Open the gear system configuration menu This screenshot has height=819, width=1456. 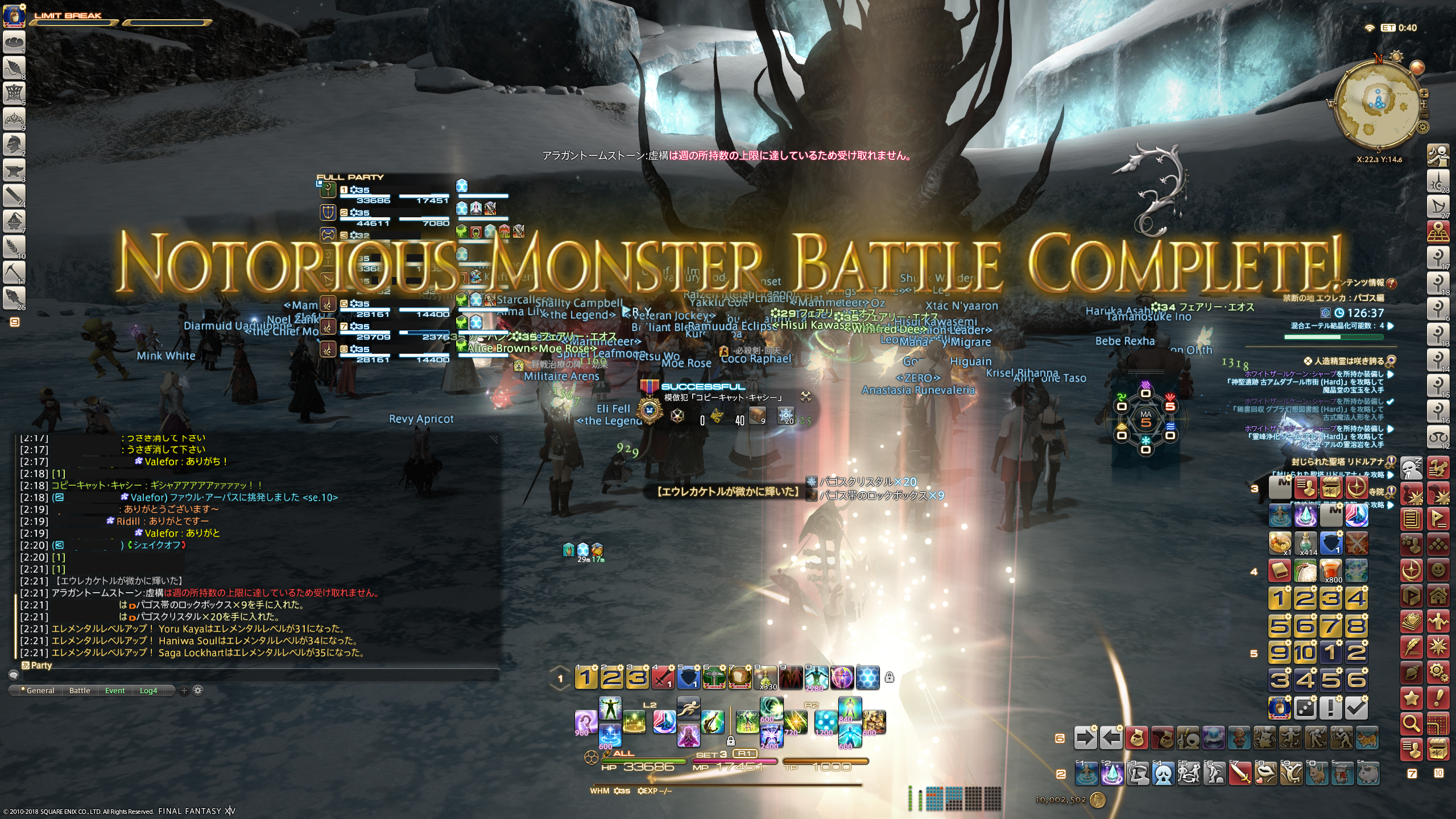click(1438, 672)
